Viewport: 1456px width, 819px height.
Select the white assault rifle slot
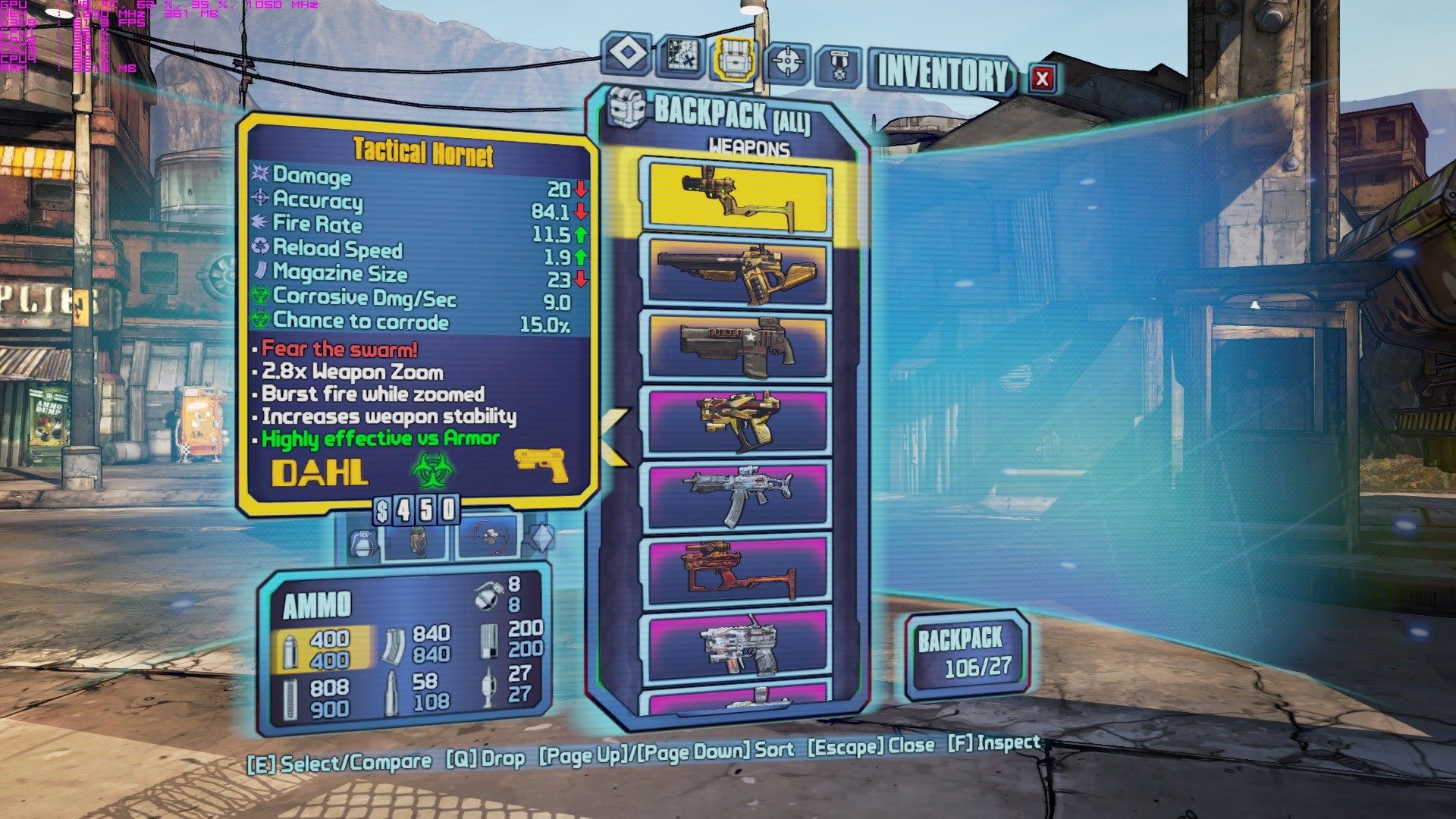737,494
